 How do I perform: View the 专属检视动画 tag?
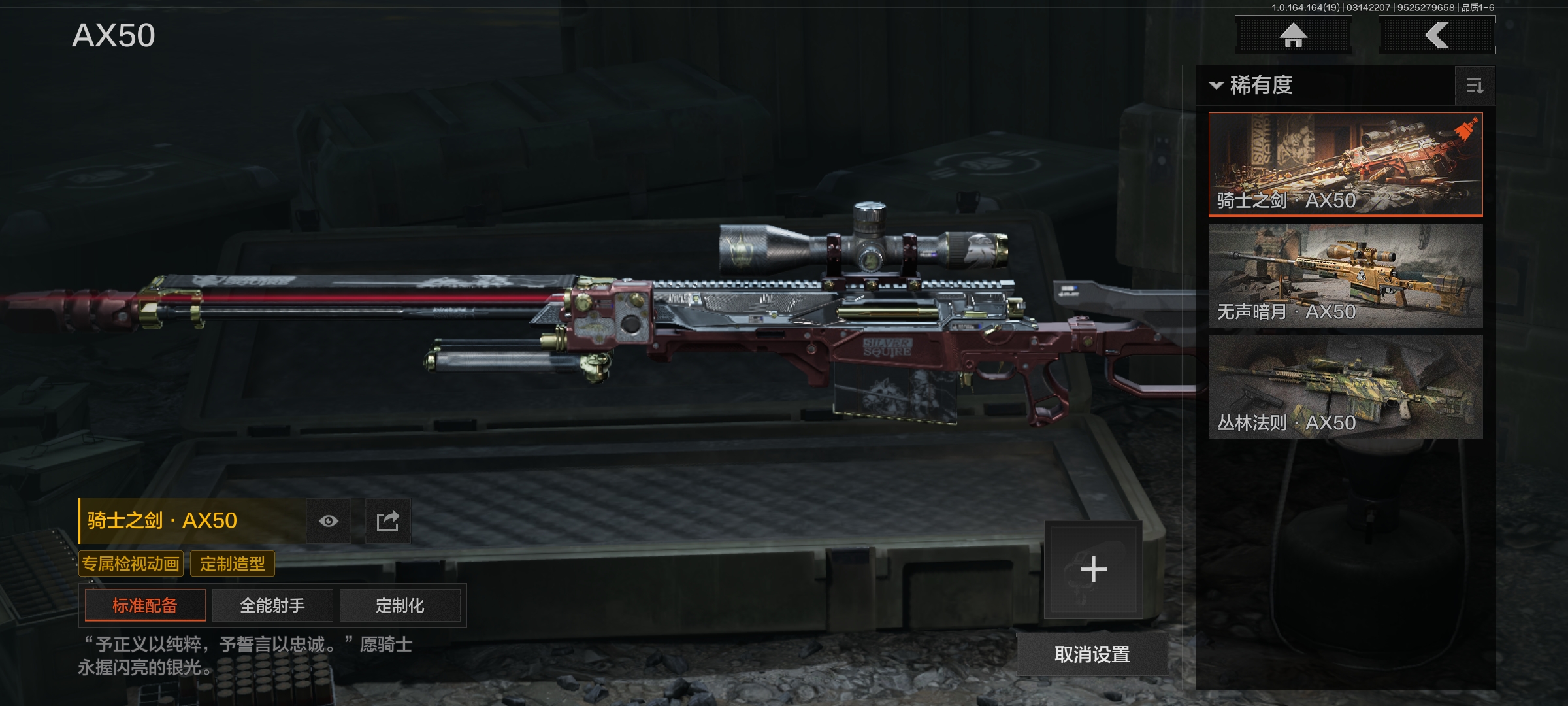coord(131,563)
